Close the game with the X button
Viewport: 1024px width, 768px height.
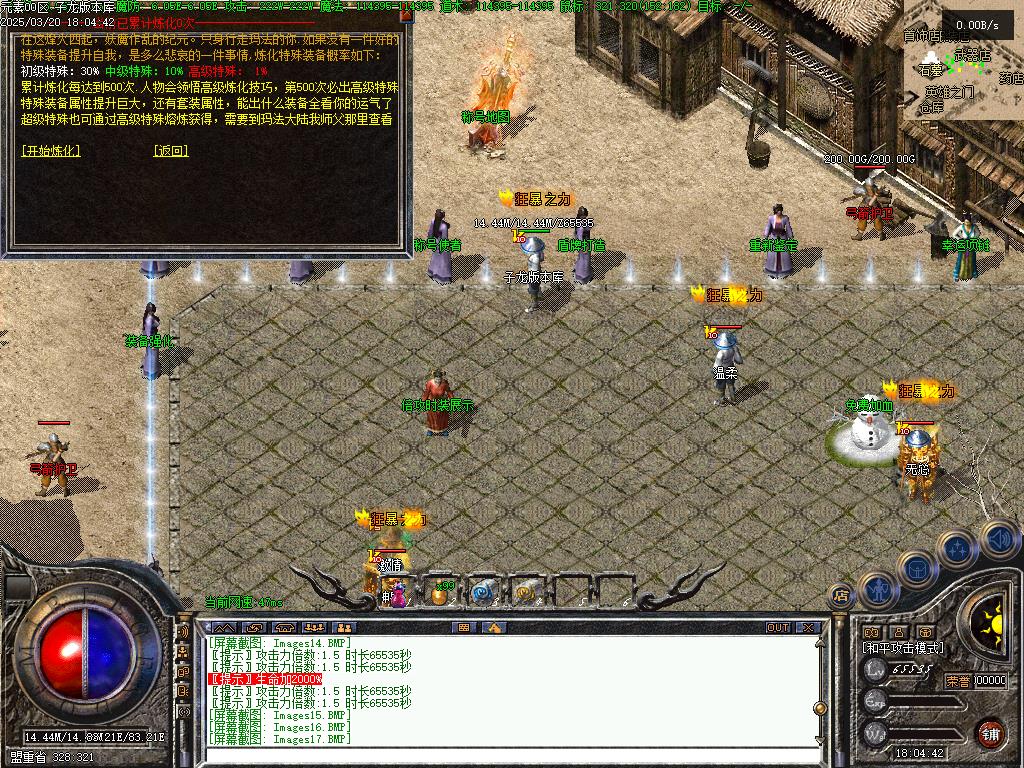(808, 628)
